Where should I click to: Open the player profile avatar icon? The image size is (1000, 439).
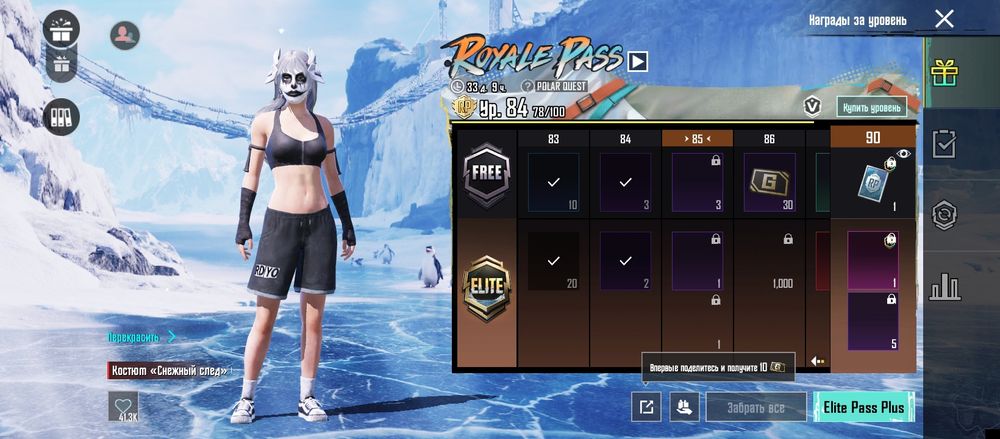(124, 35)
